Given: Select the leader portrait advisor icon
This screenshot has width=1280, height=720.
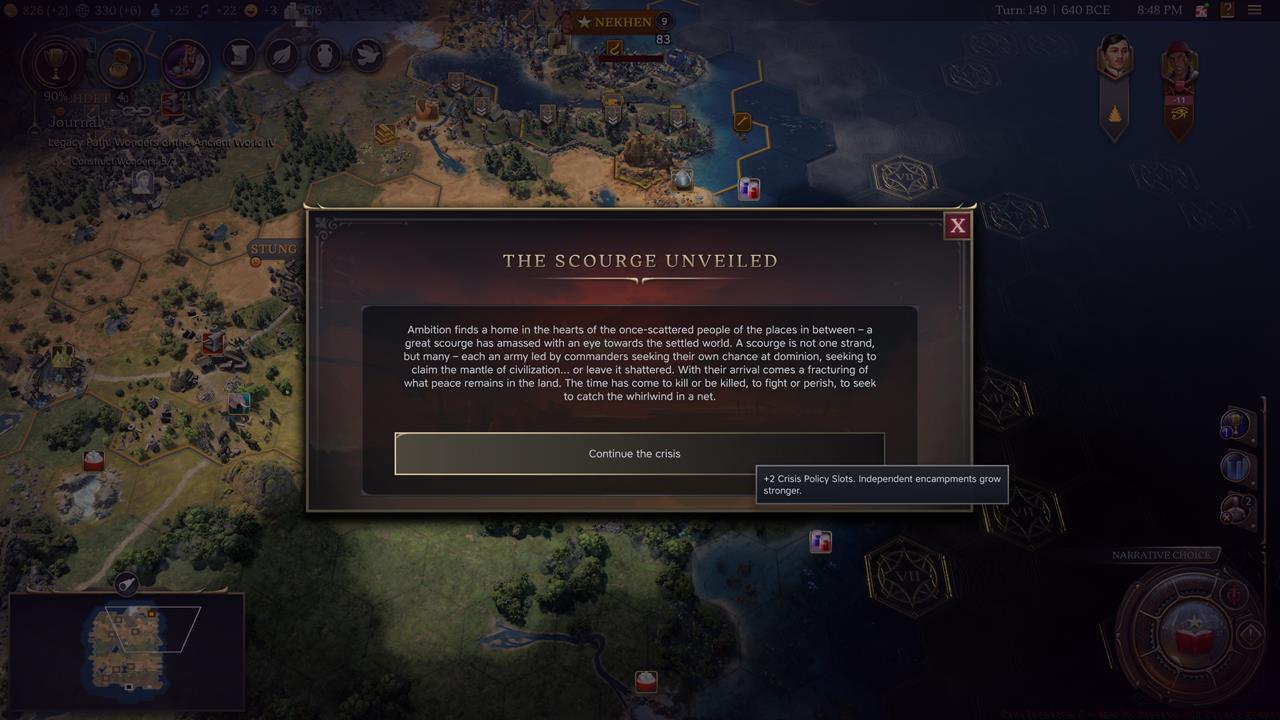Looking at the screenshot, I should [x=184, y=60].
